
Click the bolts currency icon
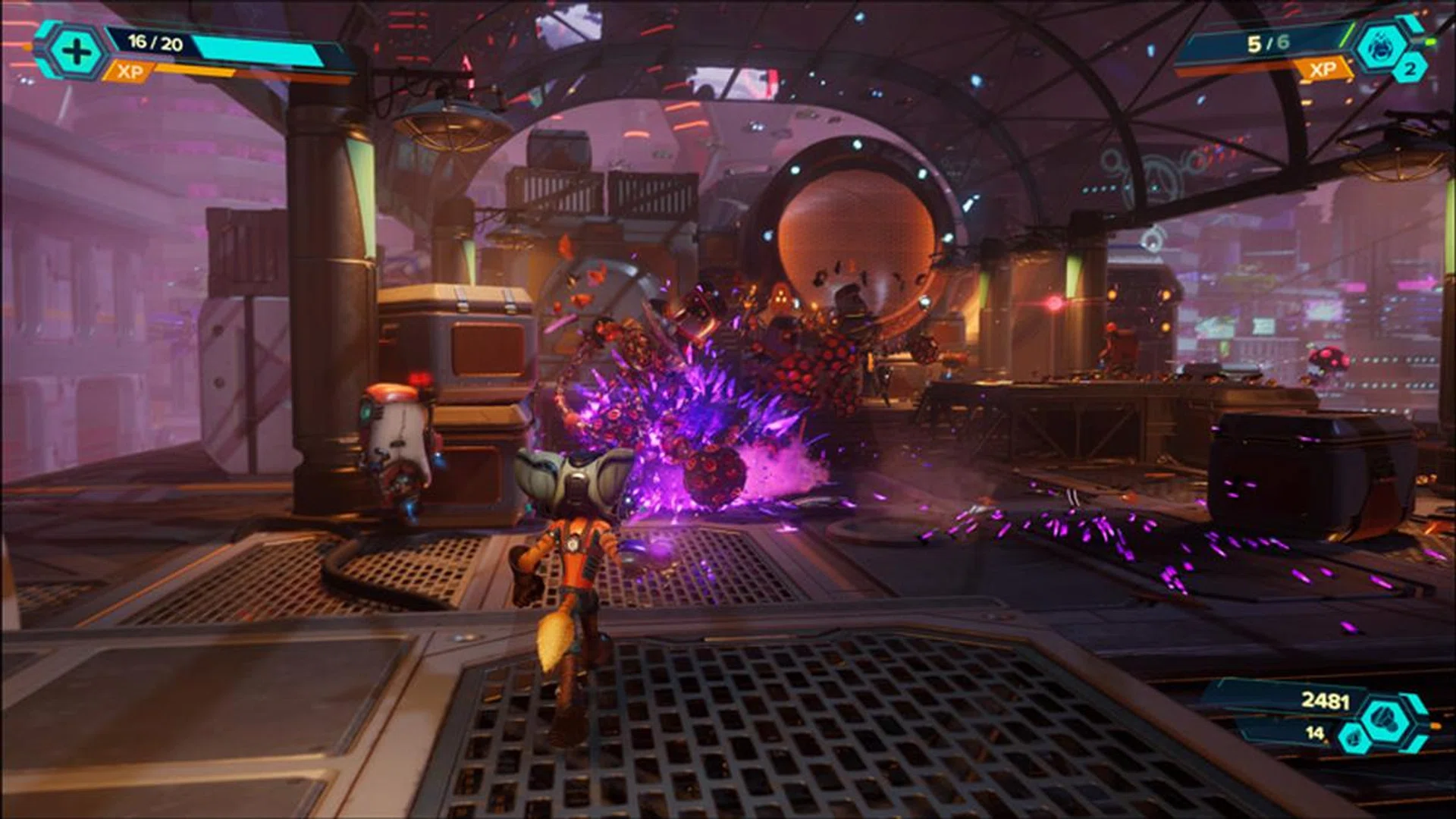(1385, 717)
